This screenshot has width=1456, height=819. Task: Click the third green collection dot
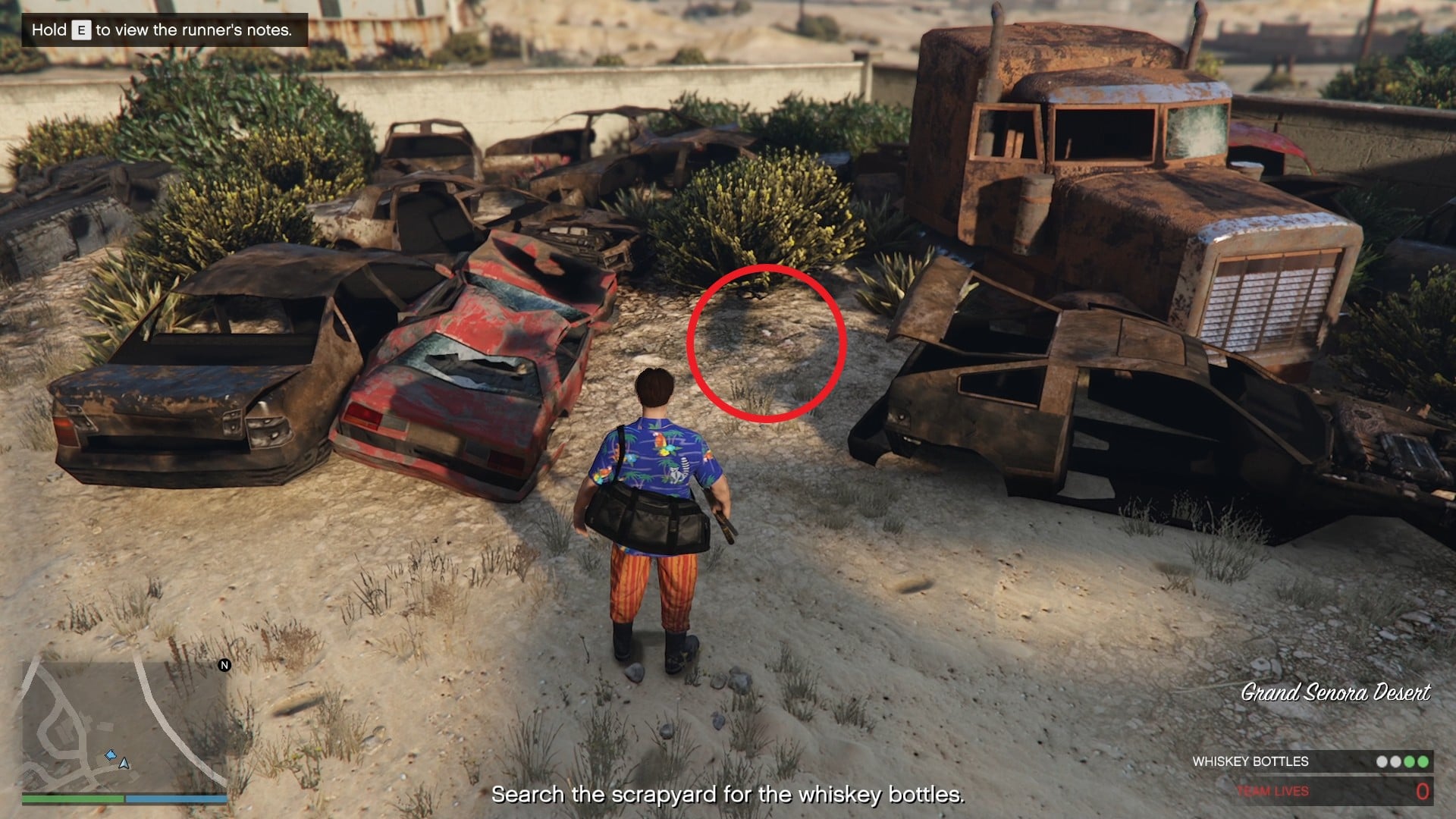(x=1408, y=761)
